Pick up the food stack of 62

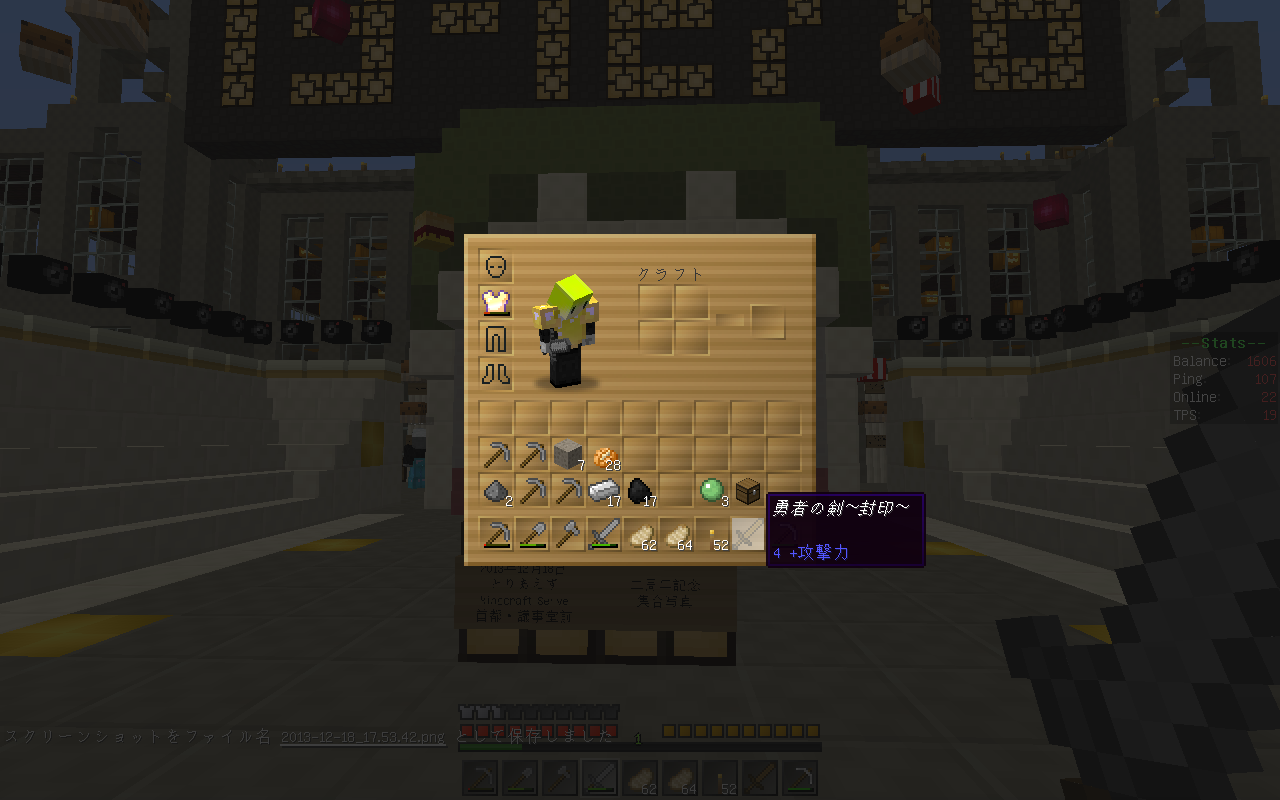coord(640,535)
